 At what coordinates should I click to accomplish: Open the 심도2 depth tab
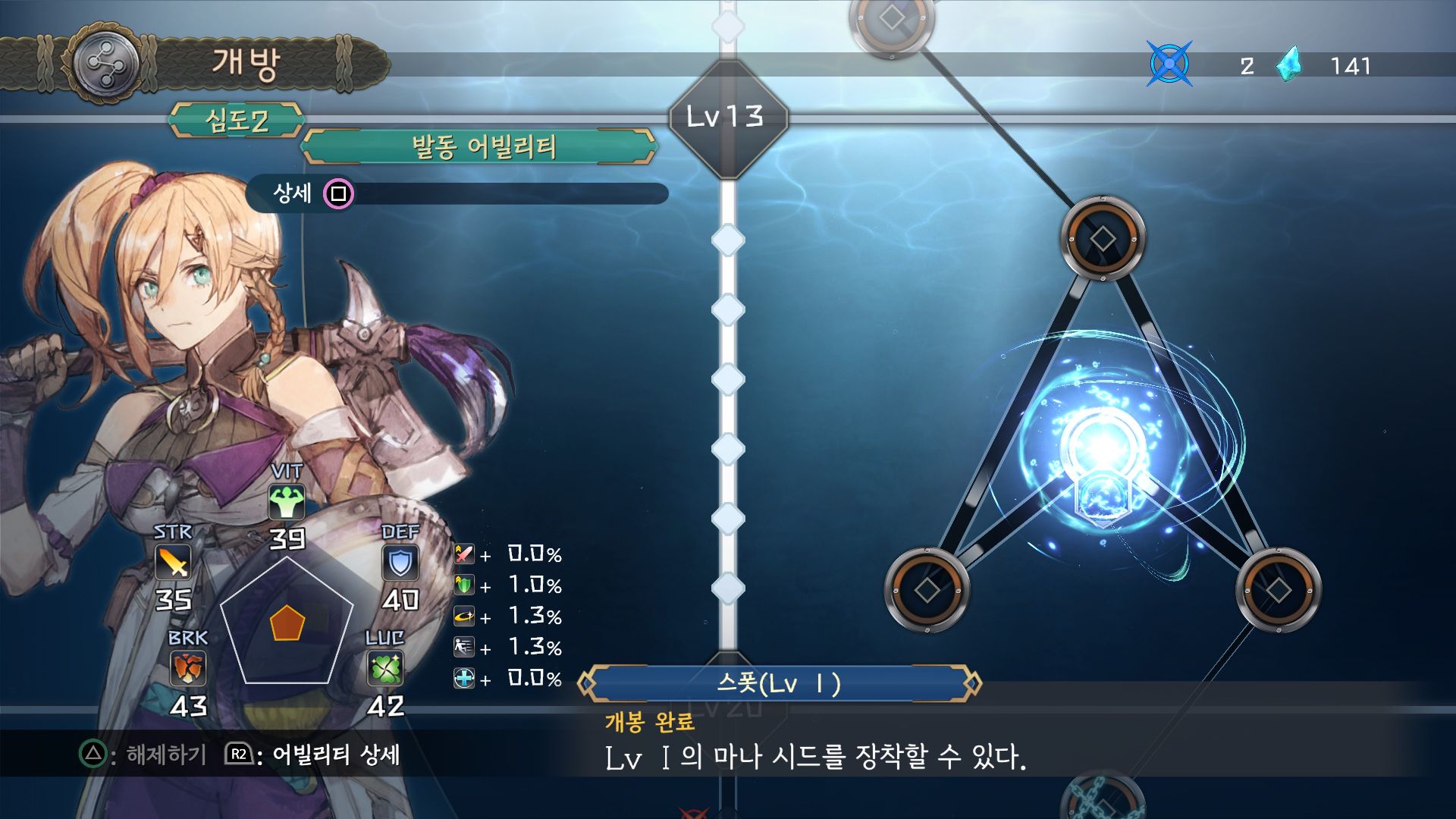click(237, 121)
